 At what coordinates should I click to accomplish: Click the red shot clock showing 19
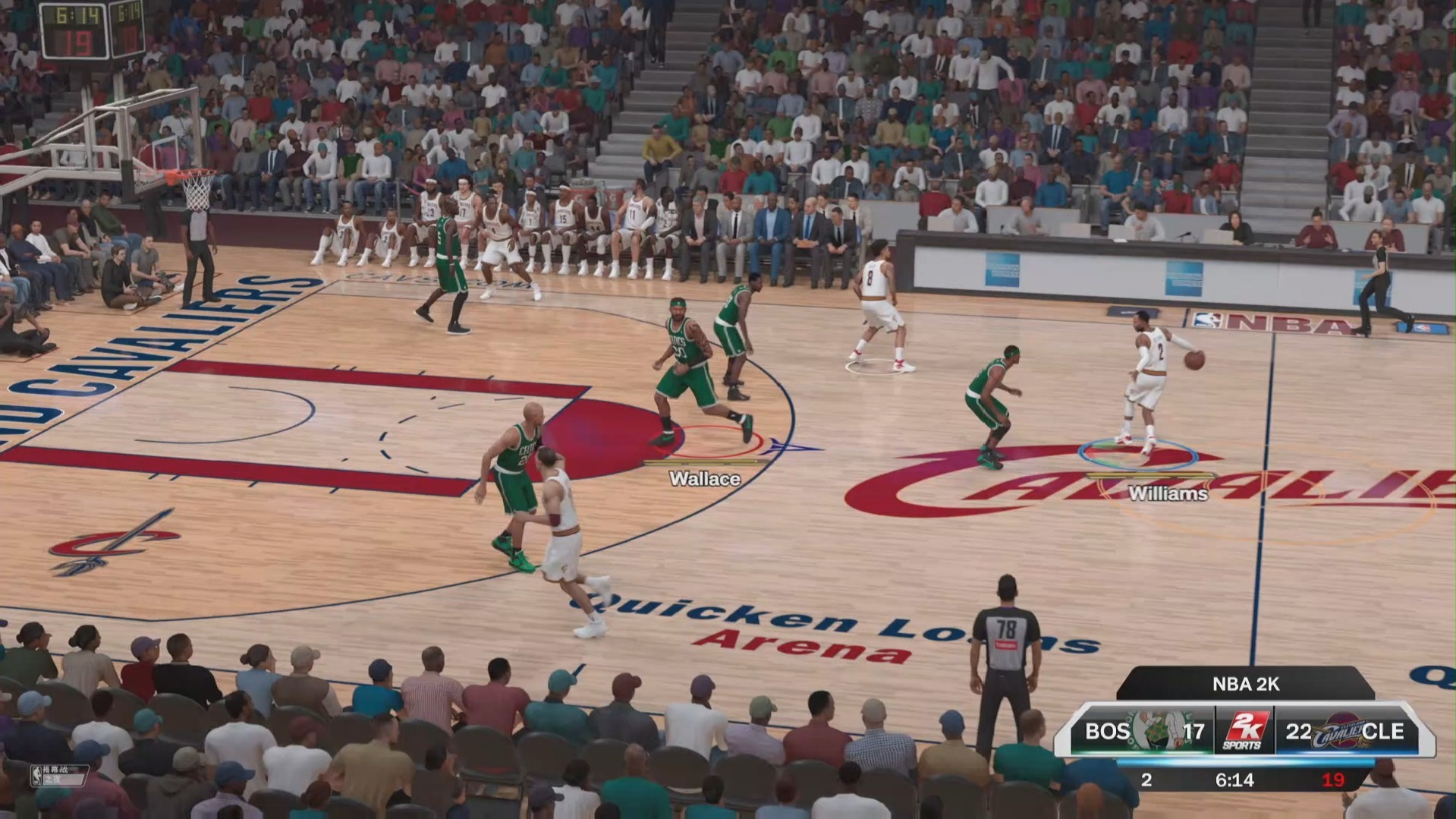[1332, 780]
